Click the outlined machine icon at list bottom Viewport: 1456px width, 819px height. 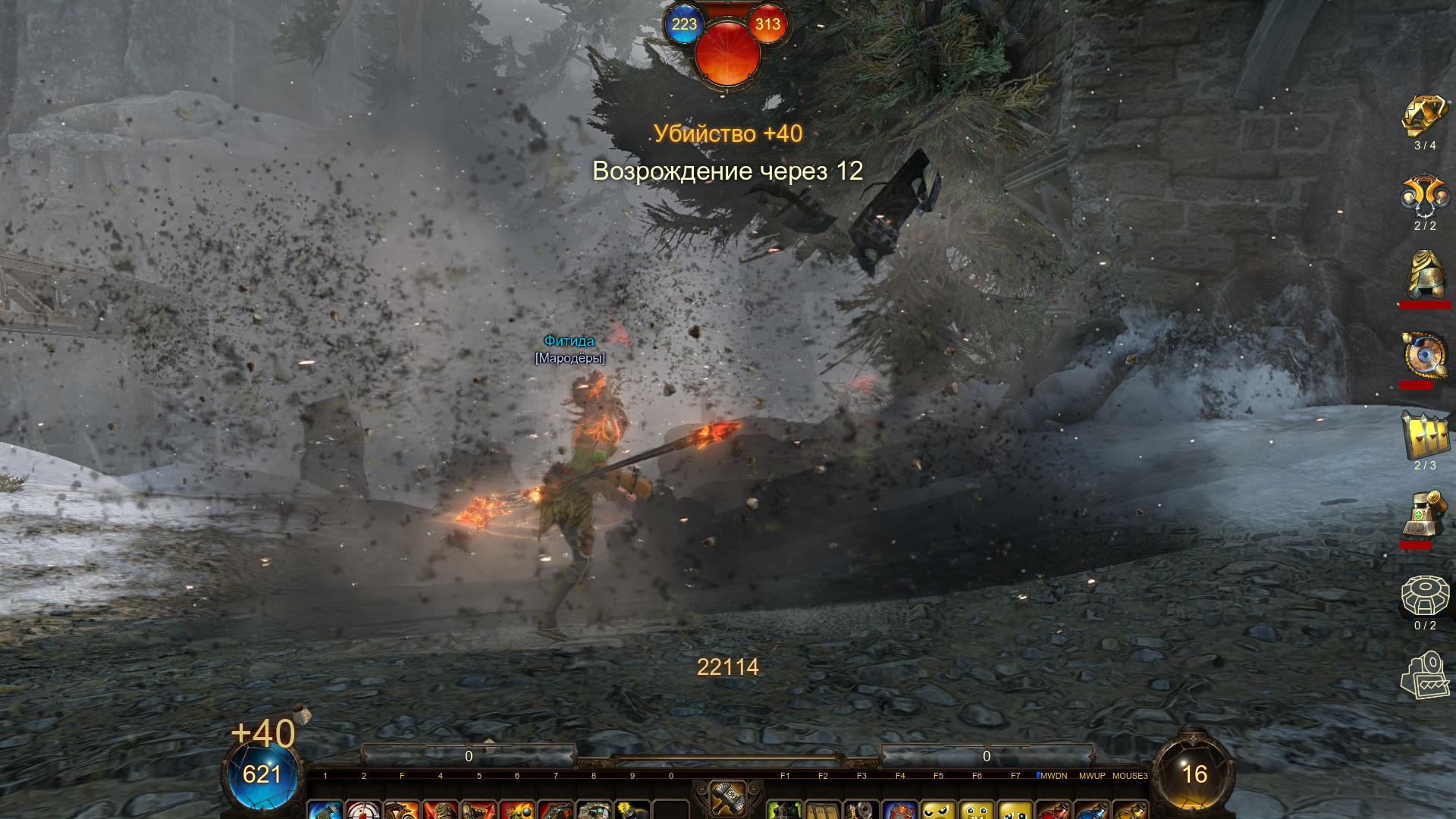[x=1424, y=675]
